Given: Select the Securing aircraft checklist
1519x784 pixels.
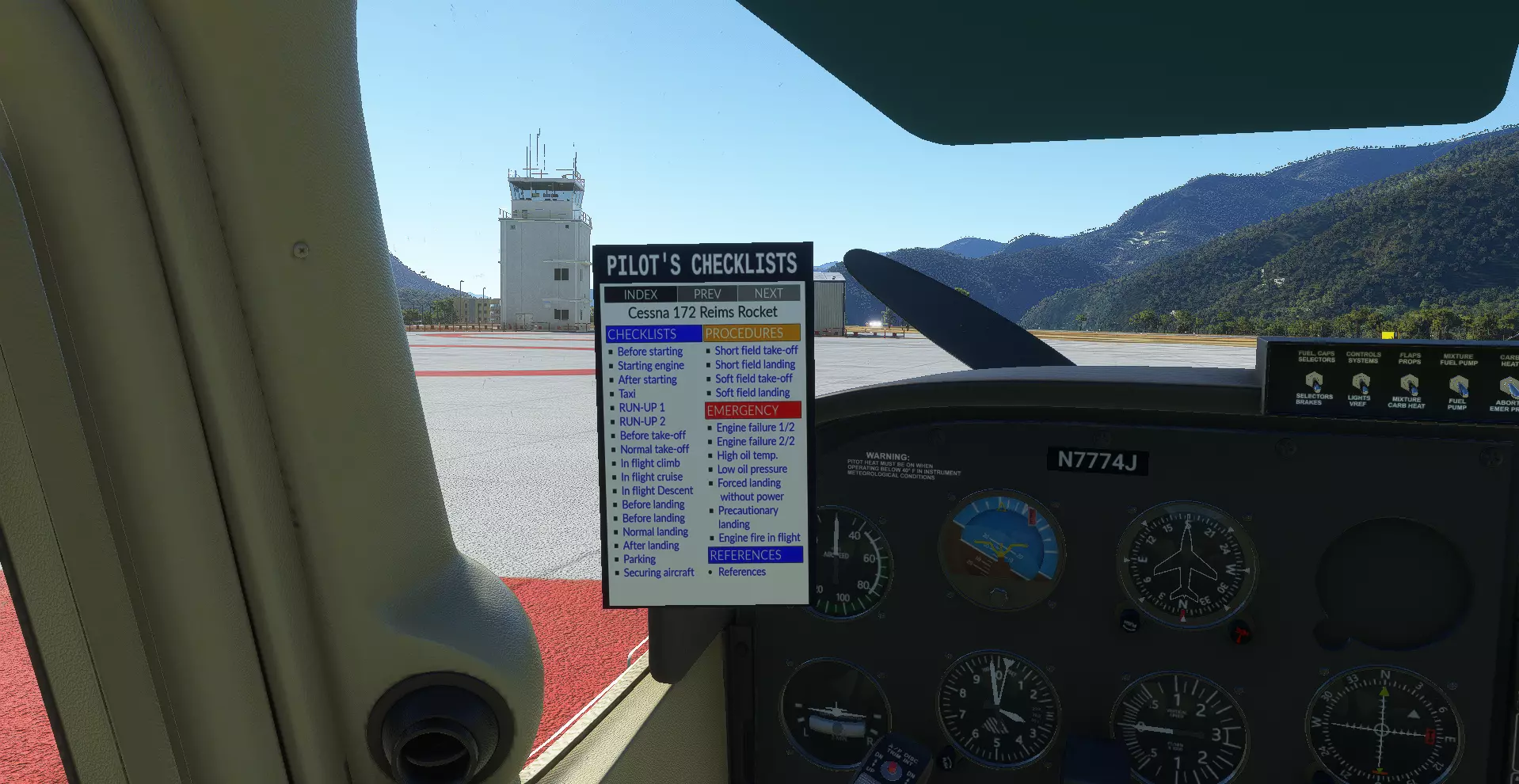Looking at the screenshot, I should pos(658,573).
